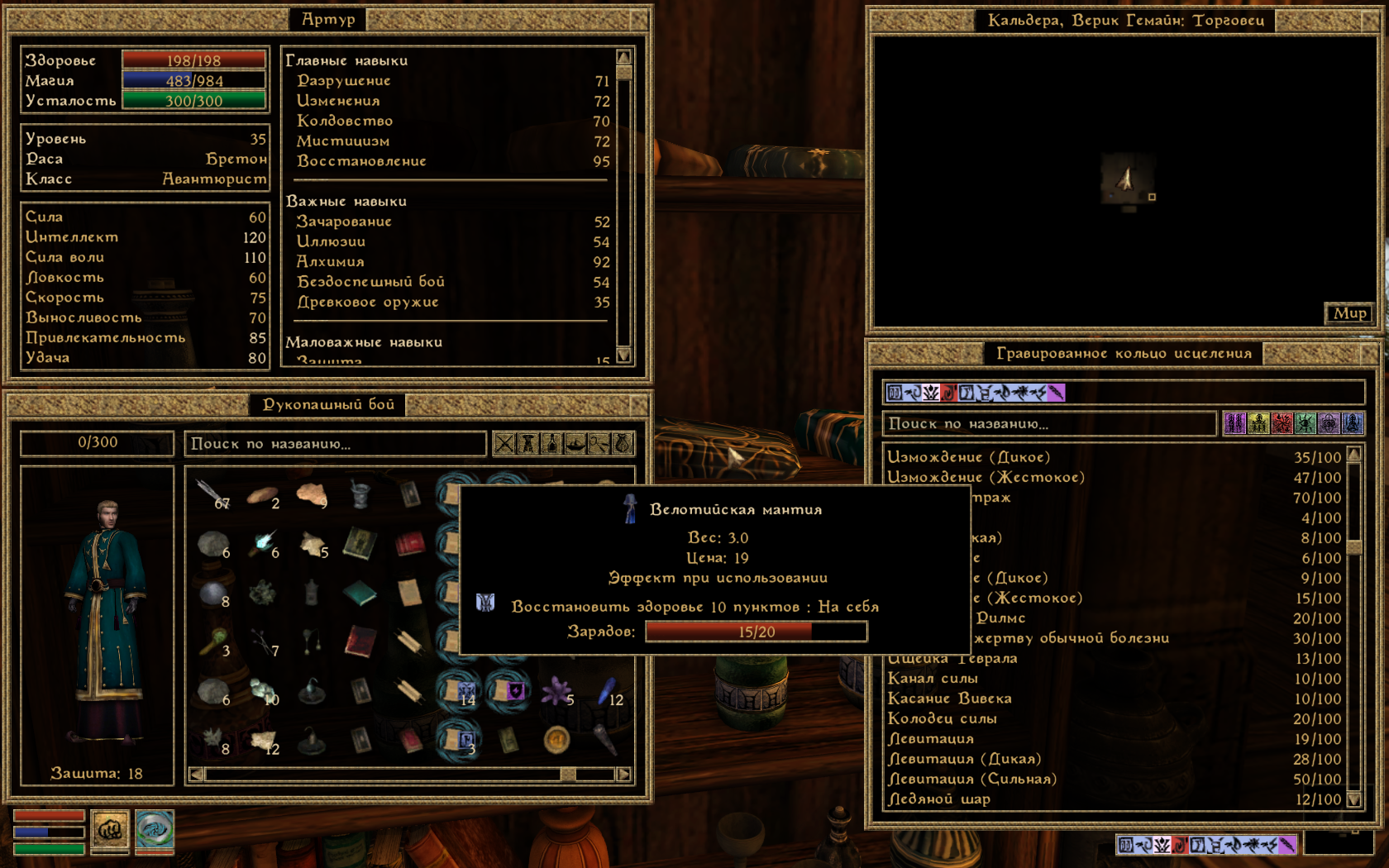Click the spell list search field

point(1049,424)
